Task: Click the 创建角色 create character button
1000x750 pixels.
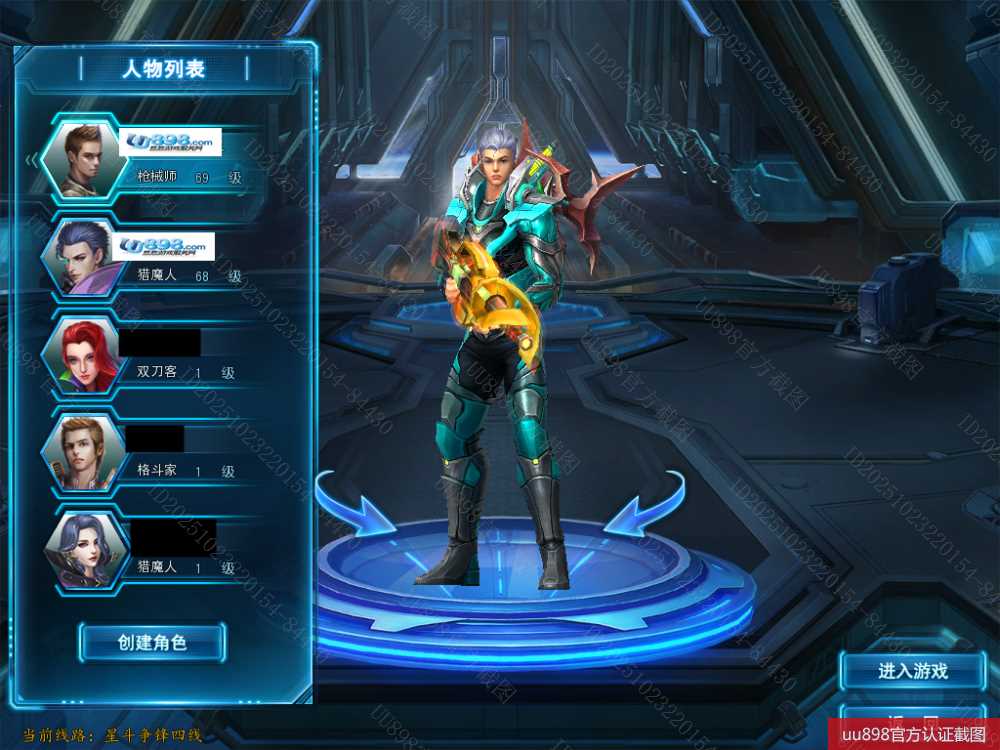Action: pos(152,642)
